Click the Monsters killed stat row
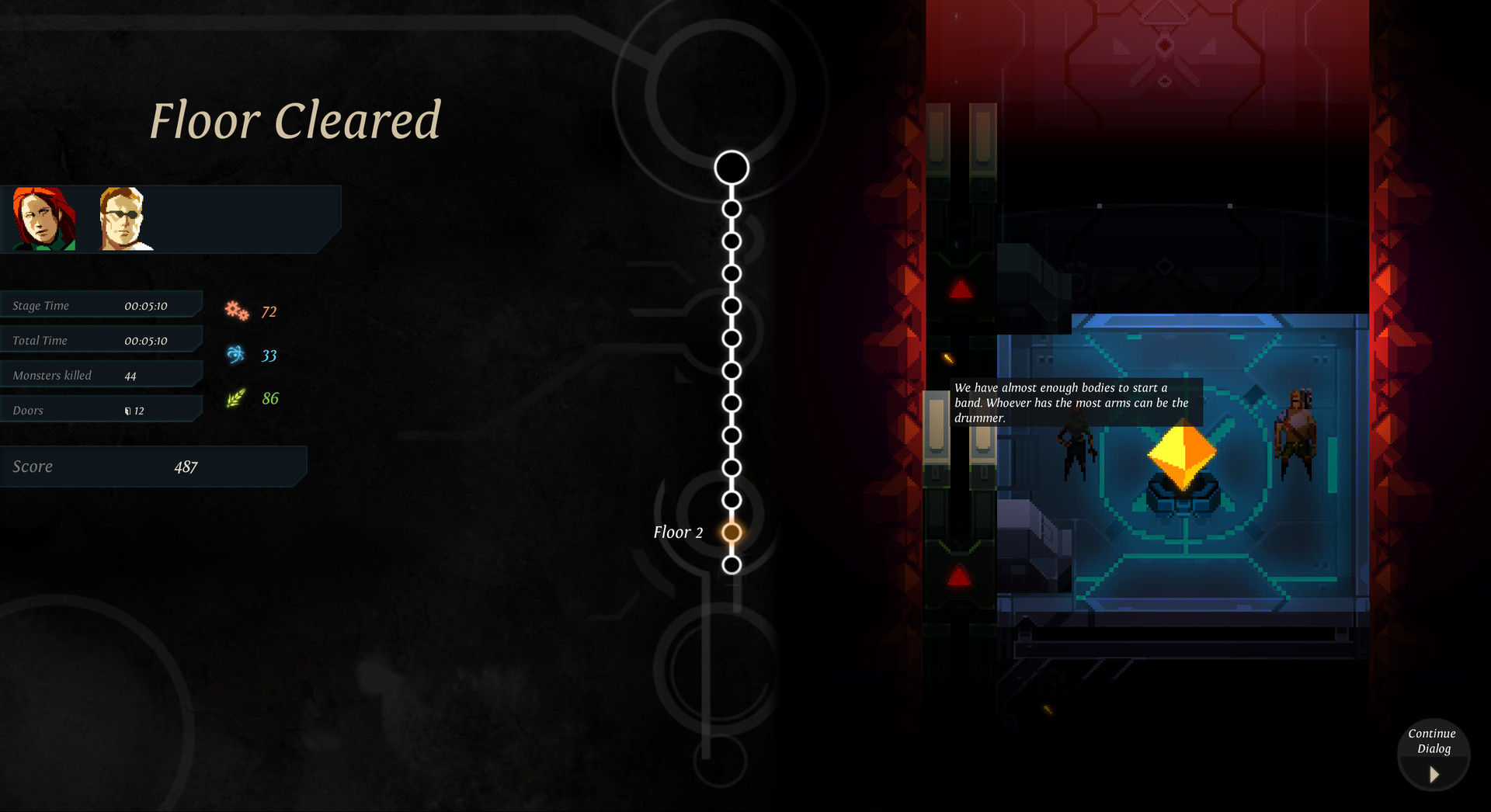Screen dimensions: 1491x812 [101, 374]
